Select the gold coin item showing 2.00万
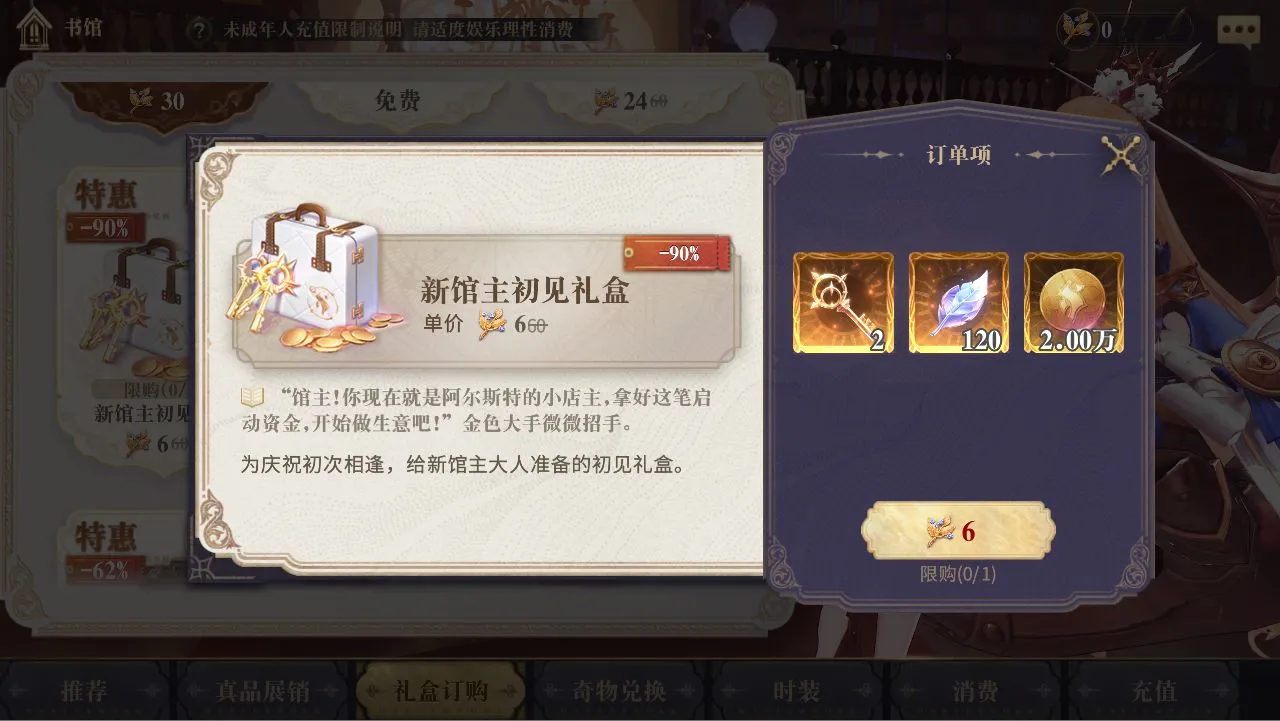The image size is (1280, 721). coord(1073,303)
